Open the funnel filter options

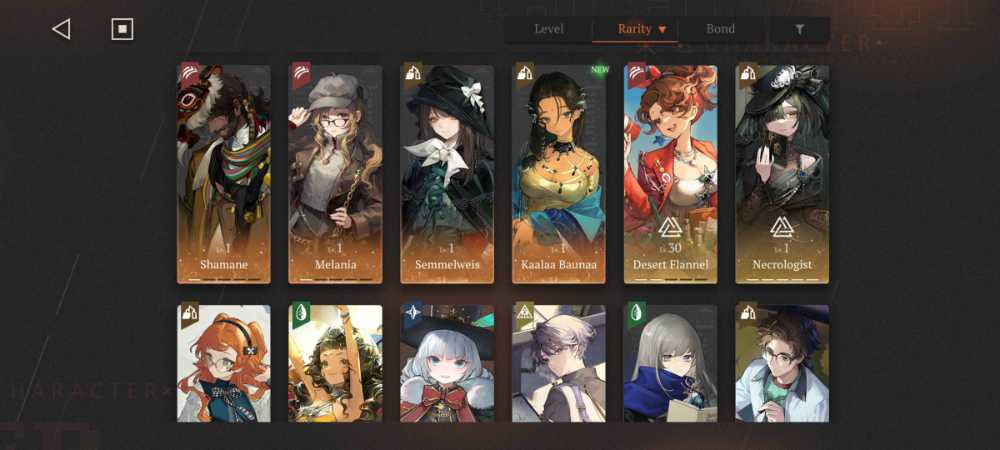tap(799, 29)
